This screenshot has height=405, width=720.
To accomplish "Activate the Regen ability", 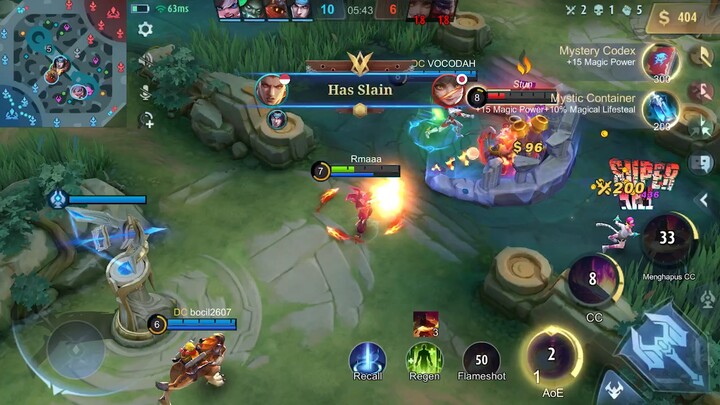I will pos(425,358).
